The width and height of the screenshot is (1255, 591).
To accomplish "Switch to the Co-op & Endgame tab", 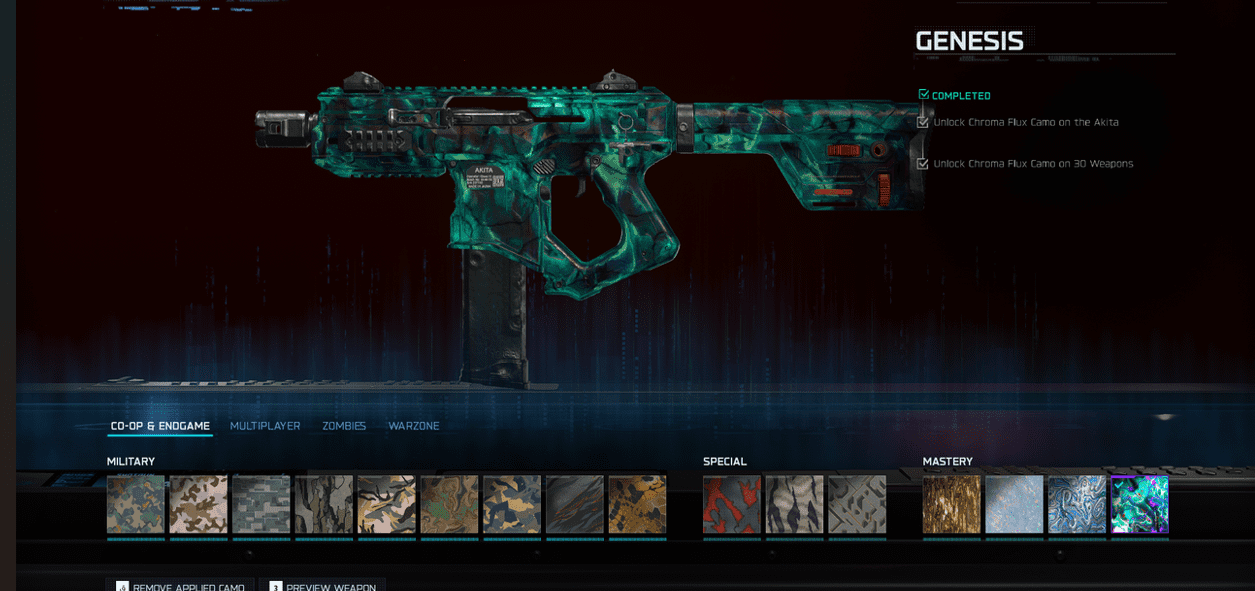I will 160,426.
